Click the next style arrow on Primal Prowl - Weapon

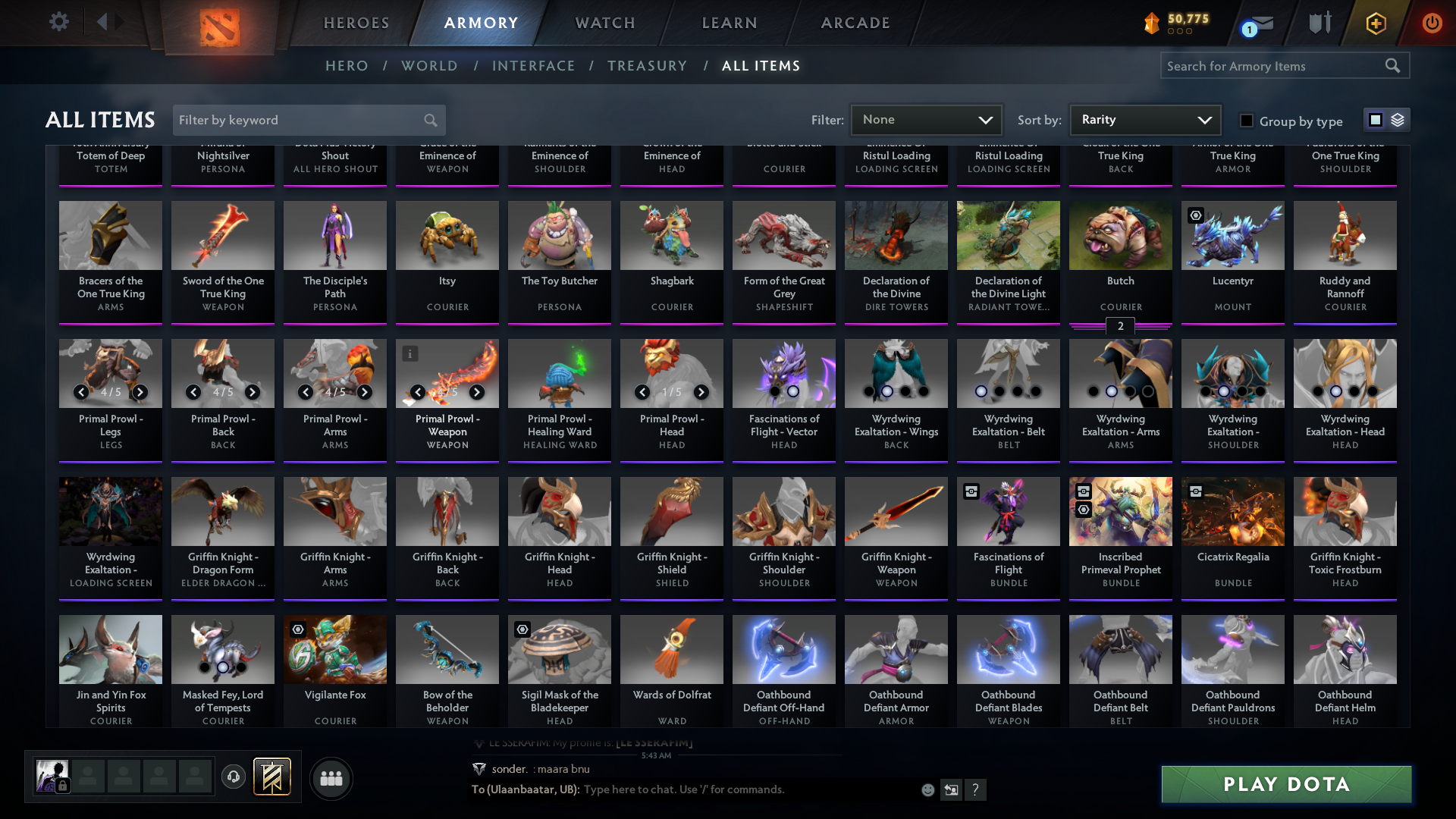[477, 393]
